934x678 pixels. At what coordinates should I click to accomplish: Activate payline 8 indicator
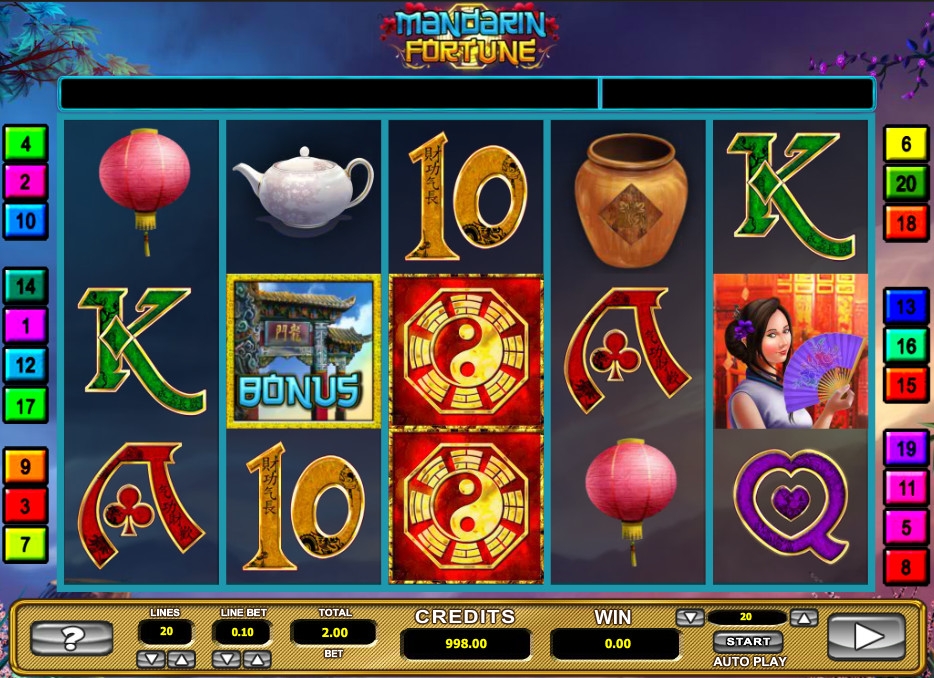coord(906,567)
